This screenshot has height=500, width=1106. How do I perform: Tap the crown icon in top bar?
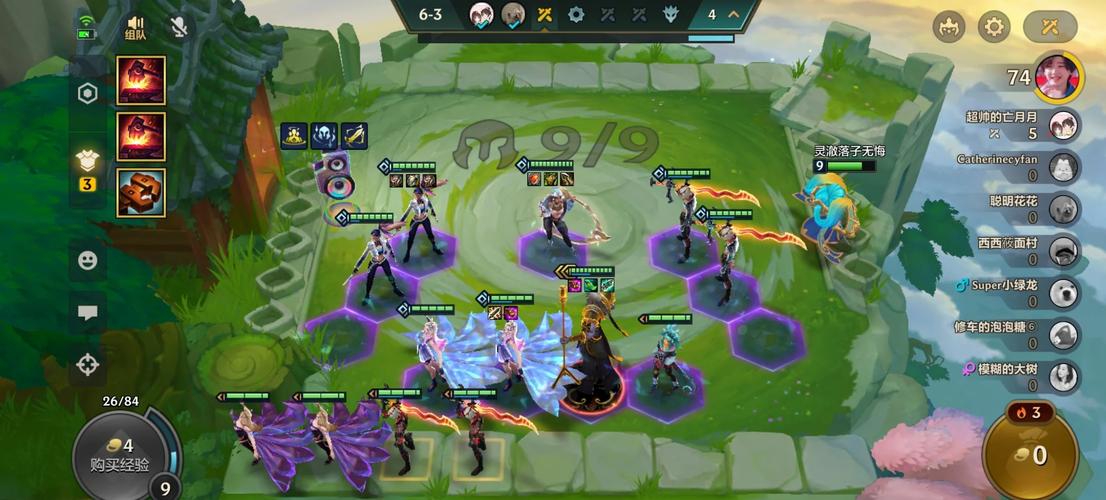948,27
